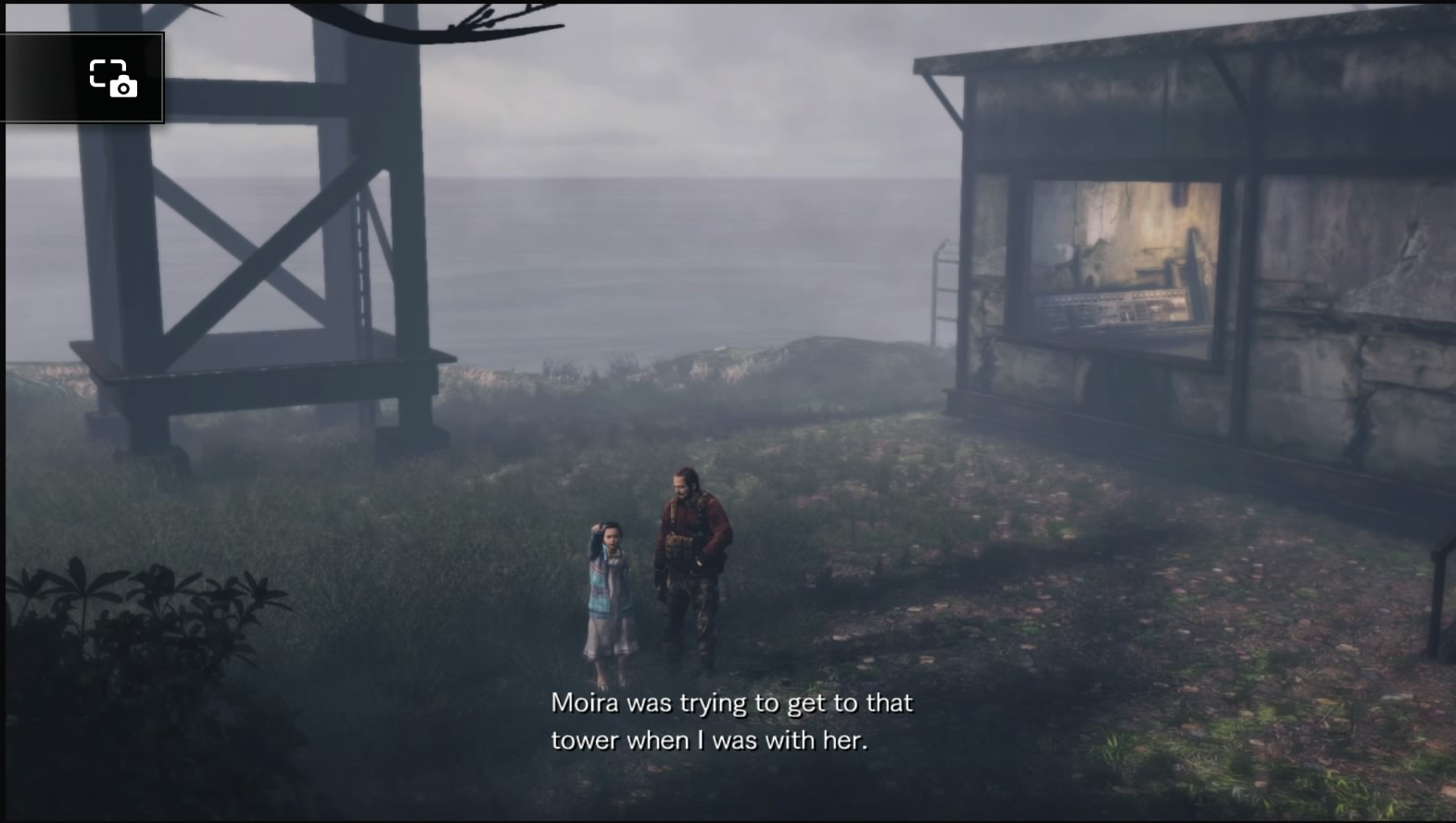Select the camera symbol inside the capture notification
Viewport: 1456px width, 823px height.
point(120,87)
